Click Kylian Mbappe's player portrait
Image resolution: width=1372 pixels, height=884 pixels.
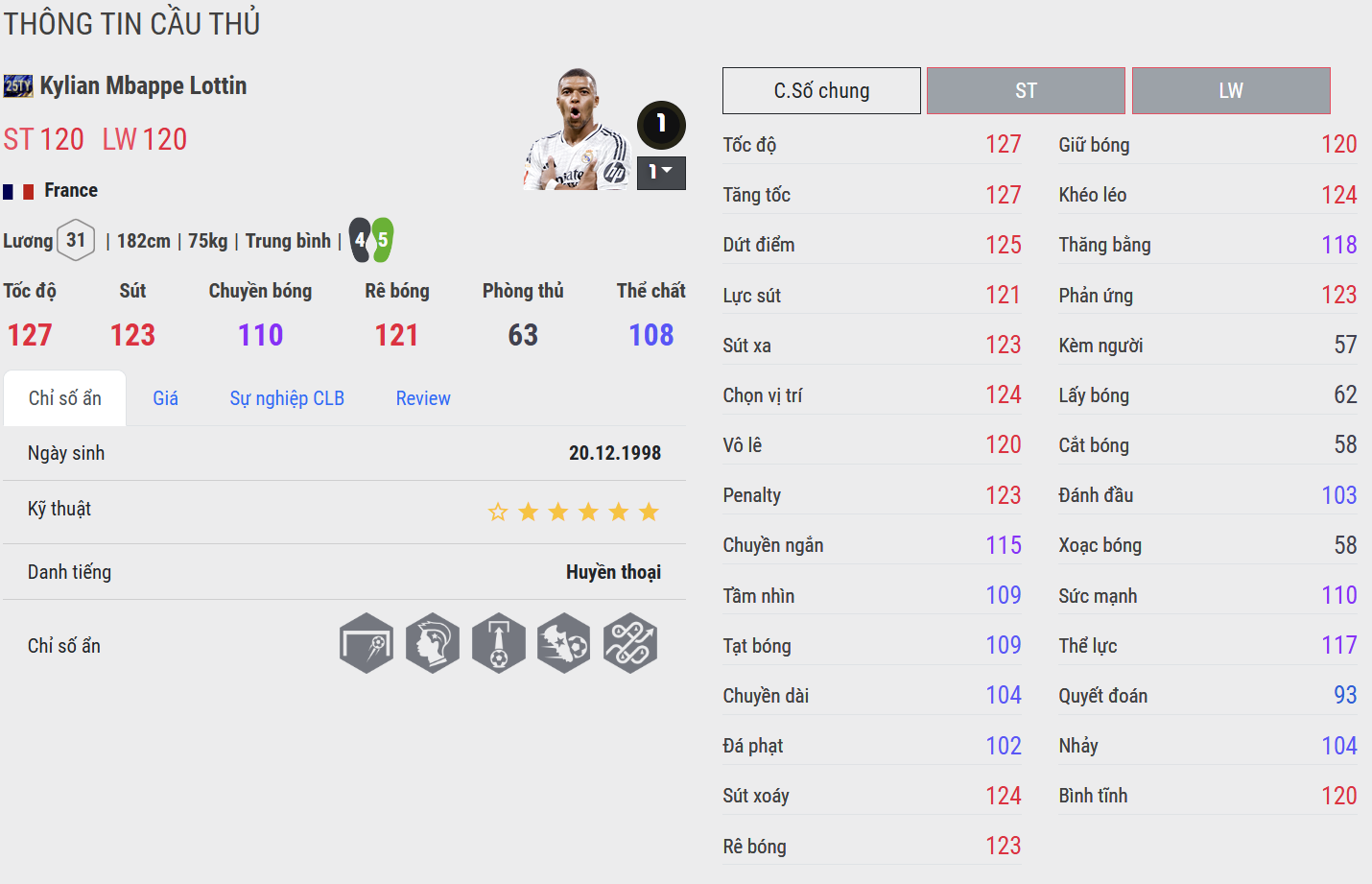(x=576, y=130)
